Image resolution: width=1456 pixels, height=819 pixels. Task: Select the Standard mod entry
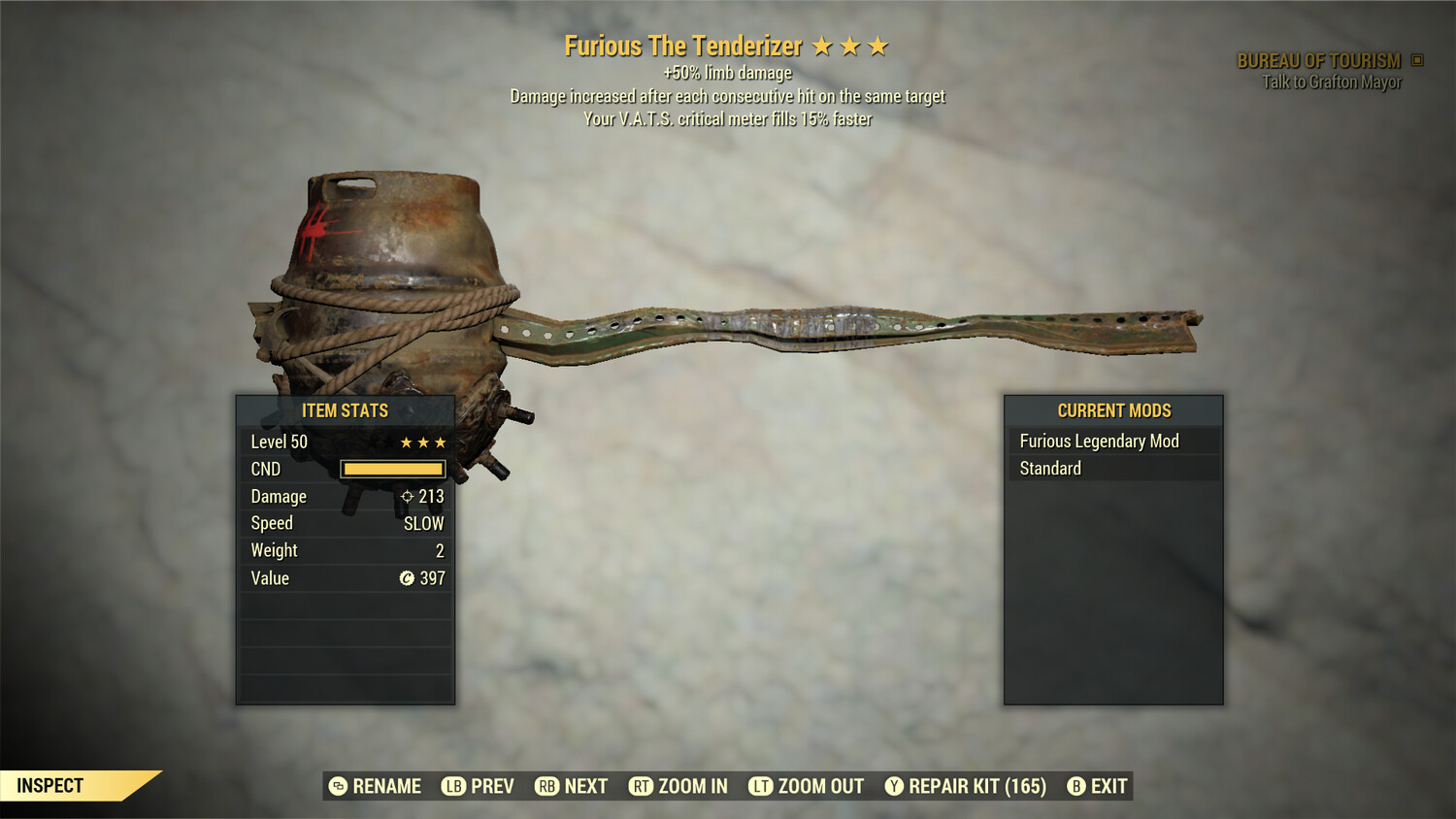pyautogui.click(x=1112, y=469)
